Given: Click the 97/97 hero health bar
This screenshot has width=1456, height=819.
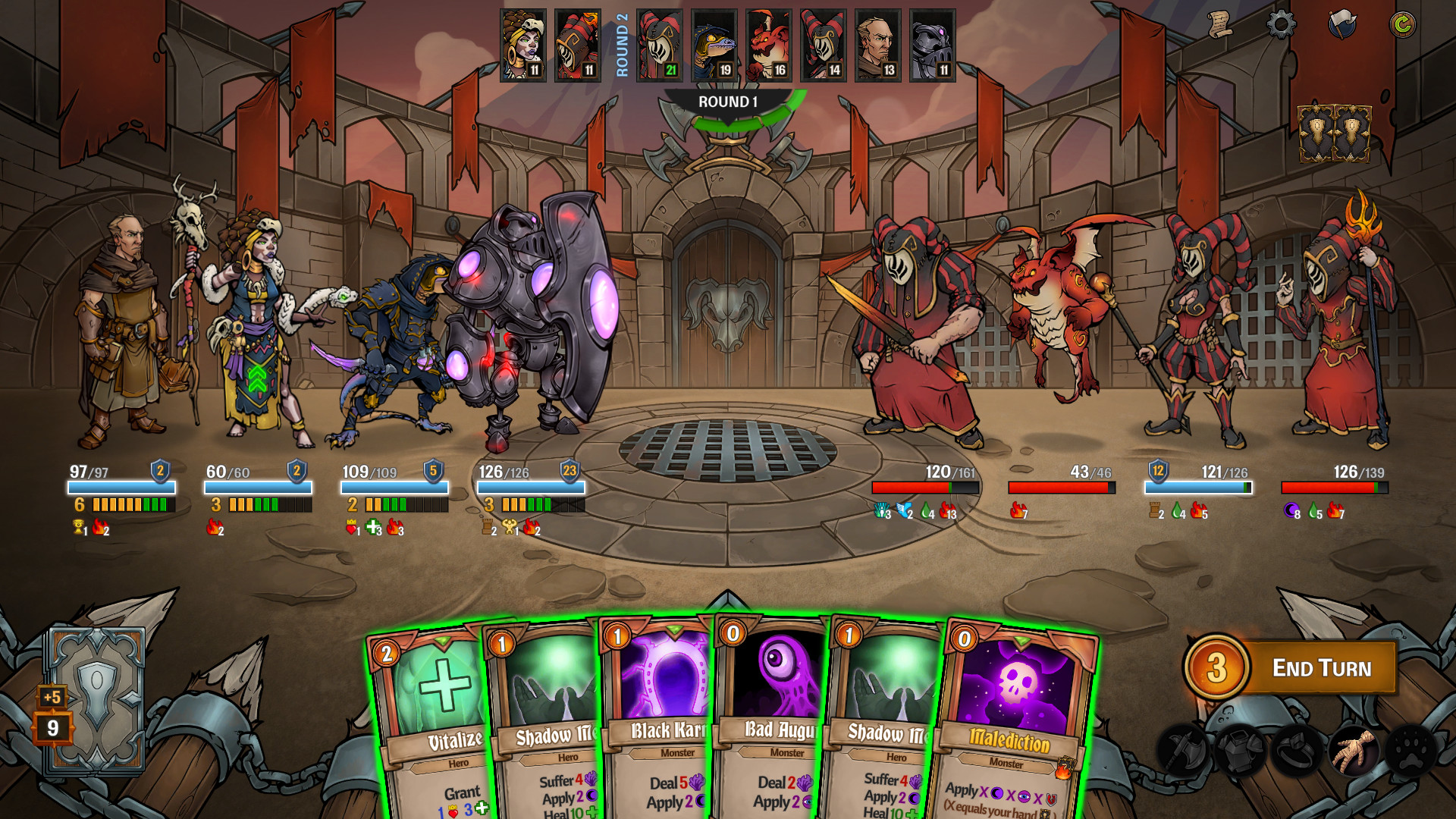Looking at the screenshot, I should (x=121, y=487).
